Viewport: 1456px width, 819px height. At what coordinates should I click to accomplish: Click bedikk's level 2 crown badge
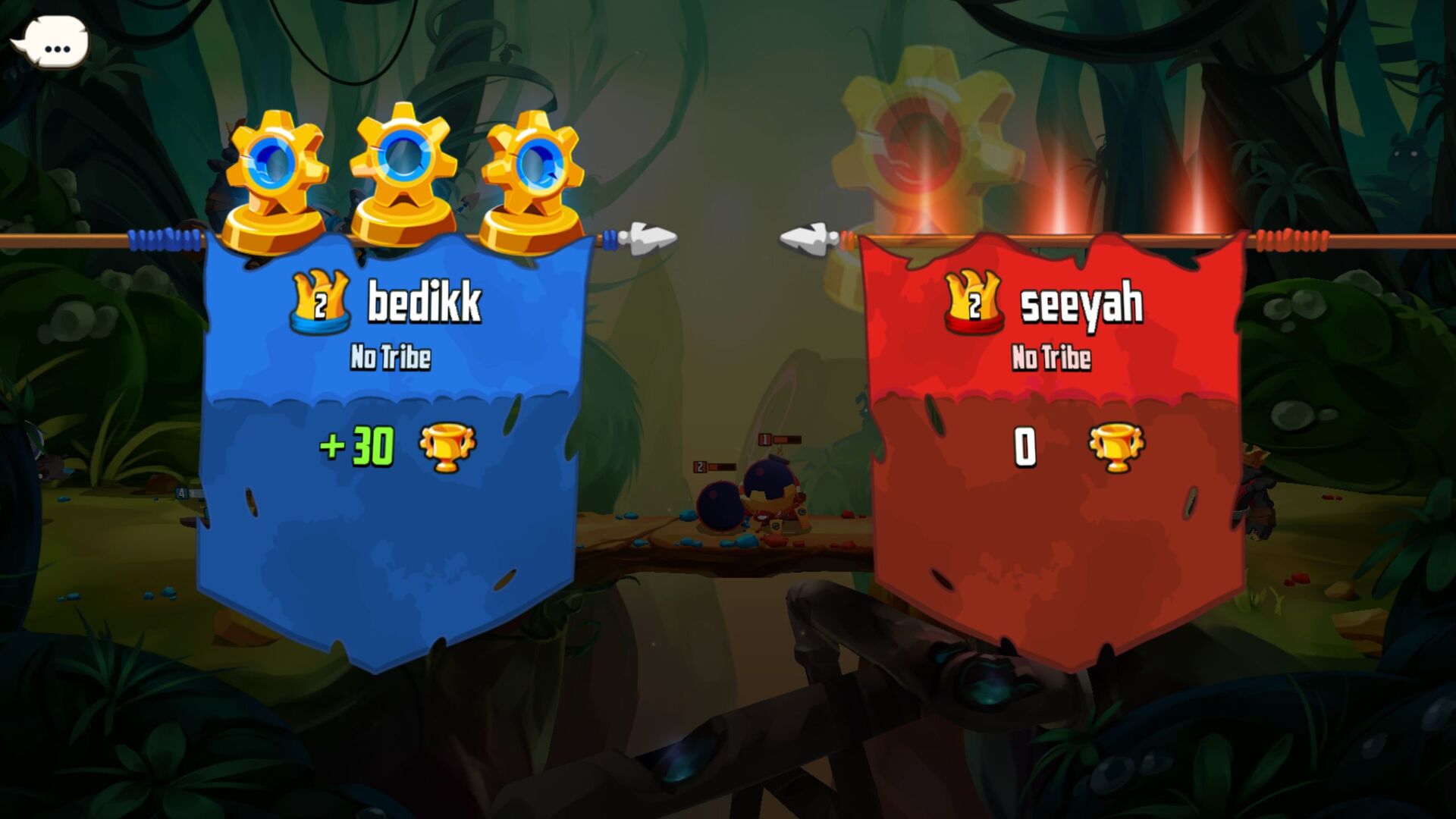322,302
